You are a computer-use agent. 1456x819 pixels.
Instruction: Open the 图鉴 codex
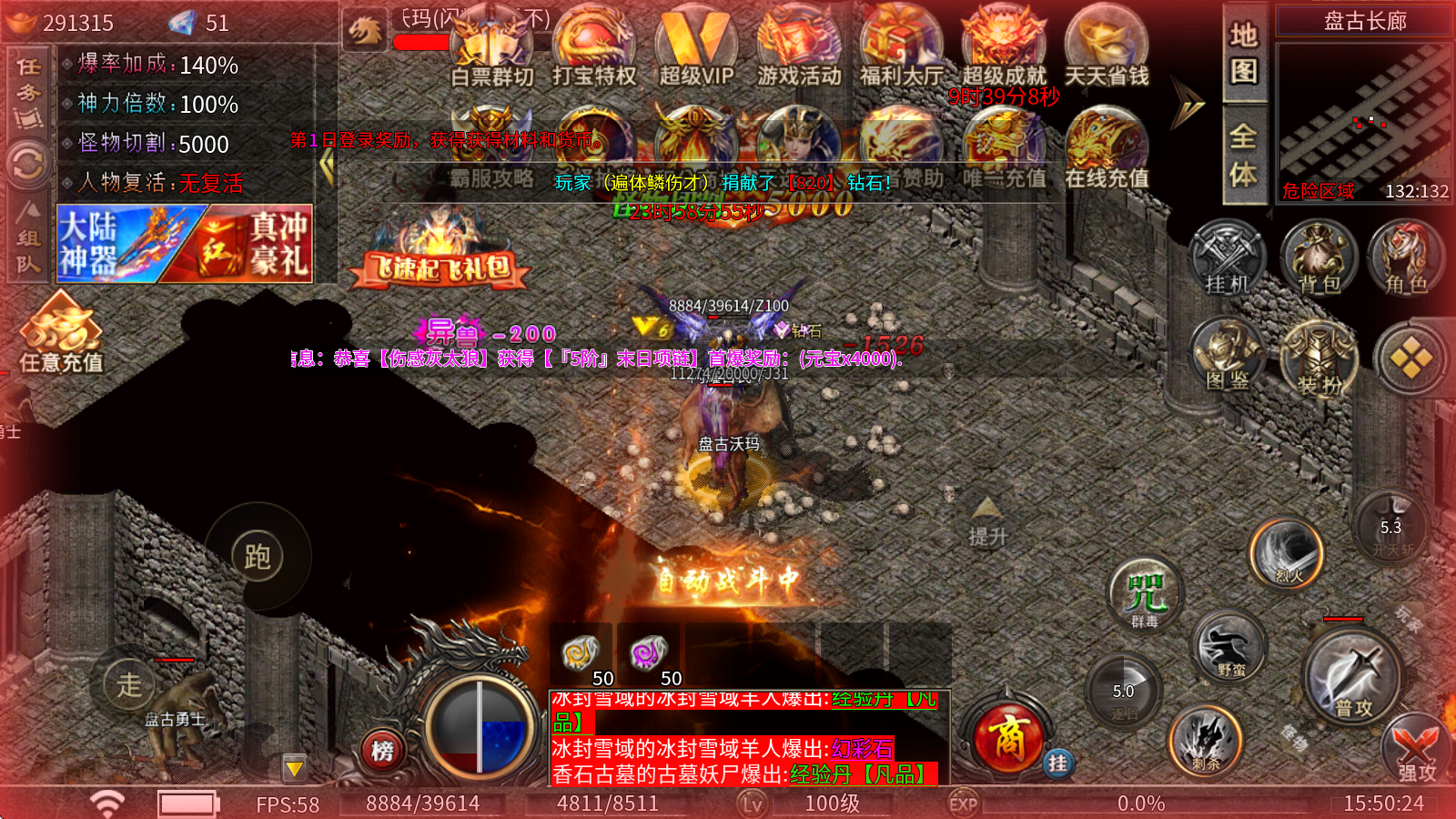pos(1227,357)
